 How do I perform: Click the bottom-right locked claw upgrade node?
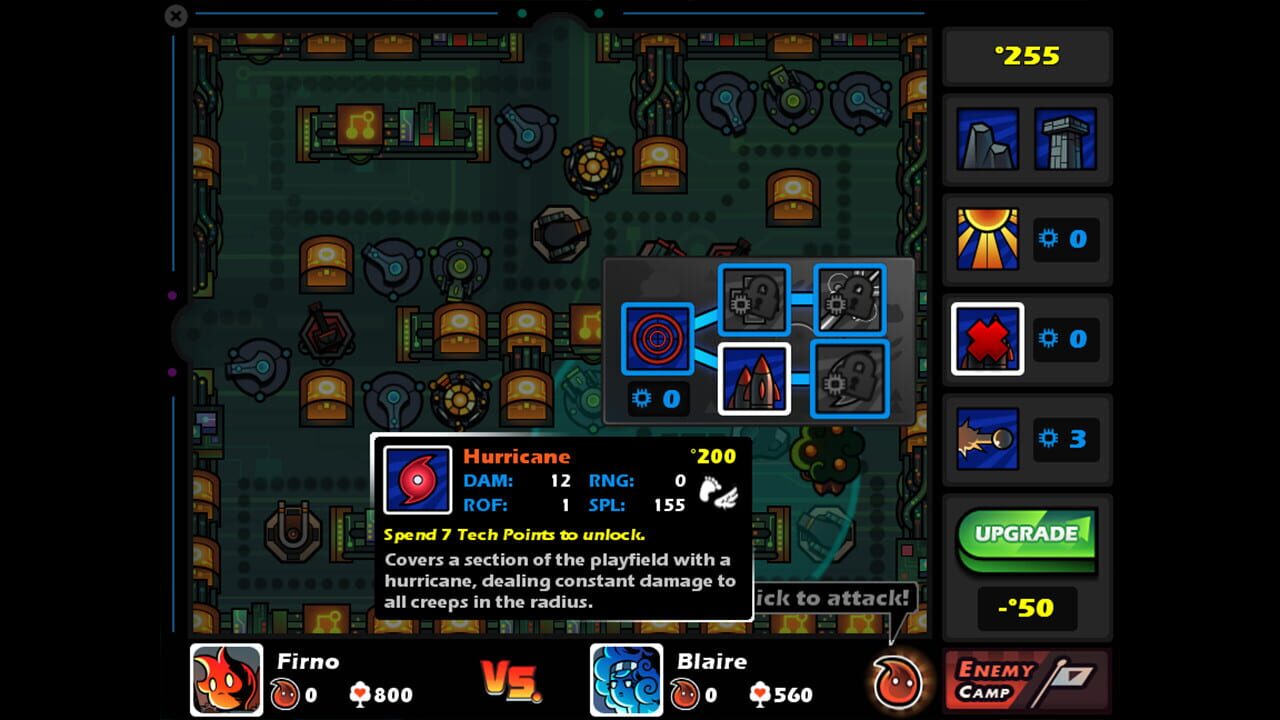click(849, 381)
